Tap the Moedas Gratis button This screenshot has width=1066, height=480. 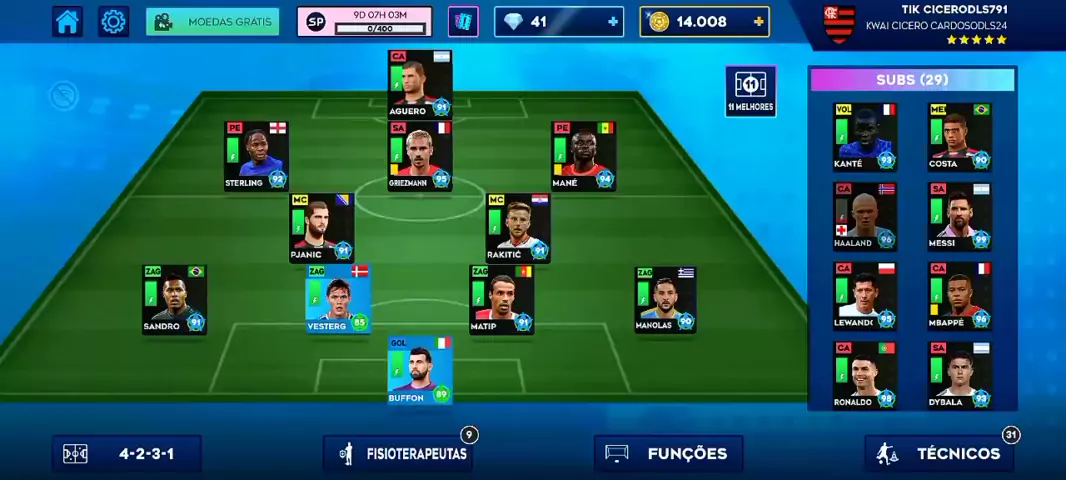(x=212, y=21)
